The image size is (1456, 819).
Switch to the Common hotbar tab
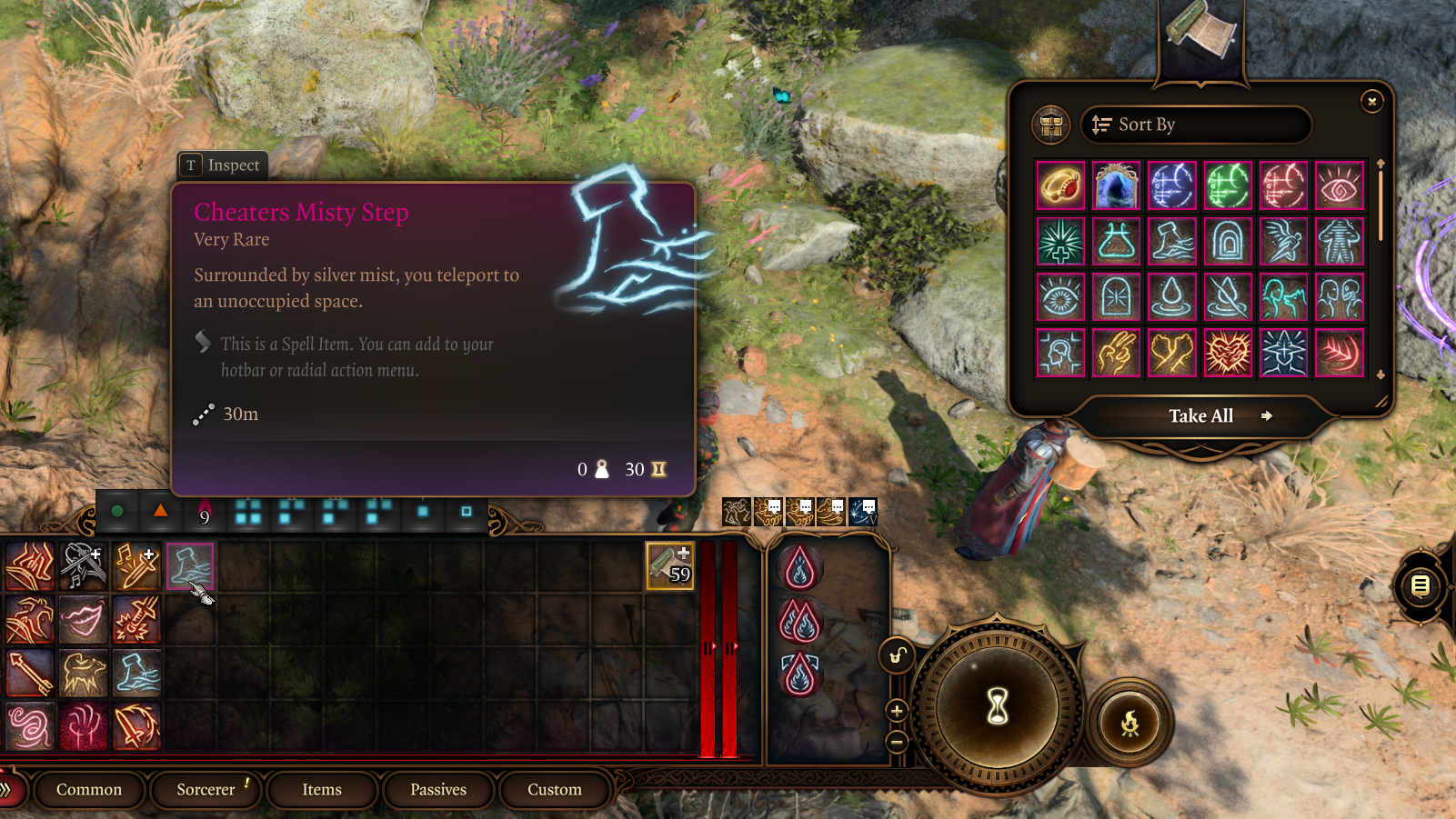[89, 789]
